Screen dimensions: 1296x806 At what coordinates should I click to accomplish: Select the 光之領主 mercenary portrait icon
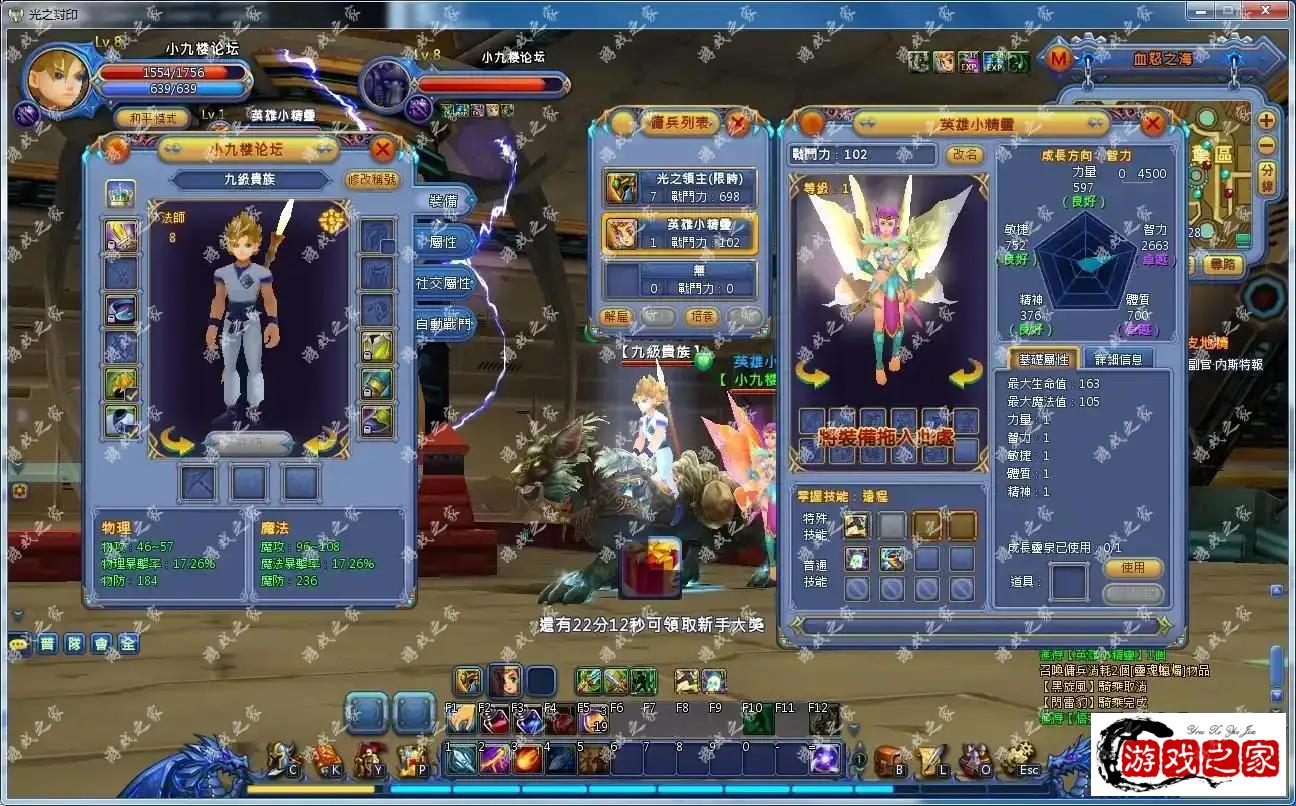click(621, 187)
